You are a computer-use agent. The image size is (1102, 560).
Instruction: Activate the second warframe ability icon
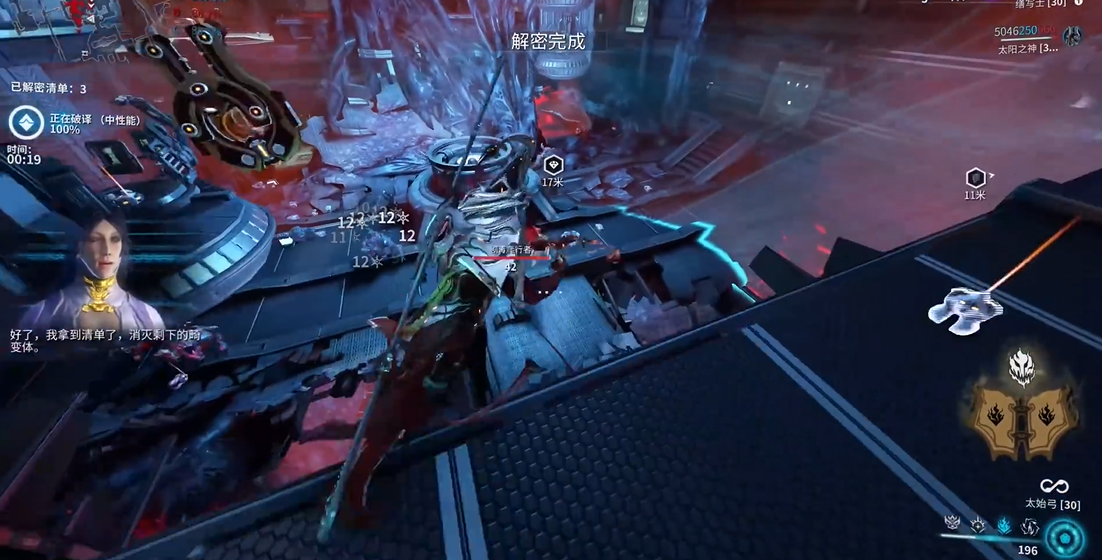tap(978, 524)
